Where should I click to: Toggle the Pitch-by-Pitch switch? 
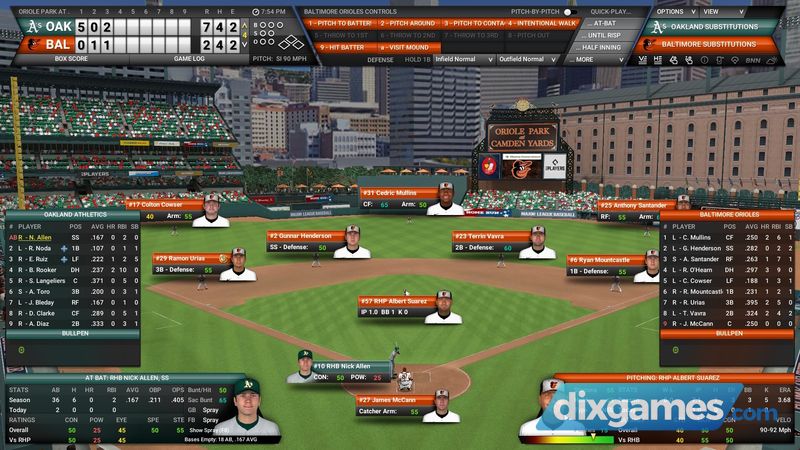pos(570,11)
